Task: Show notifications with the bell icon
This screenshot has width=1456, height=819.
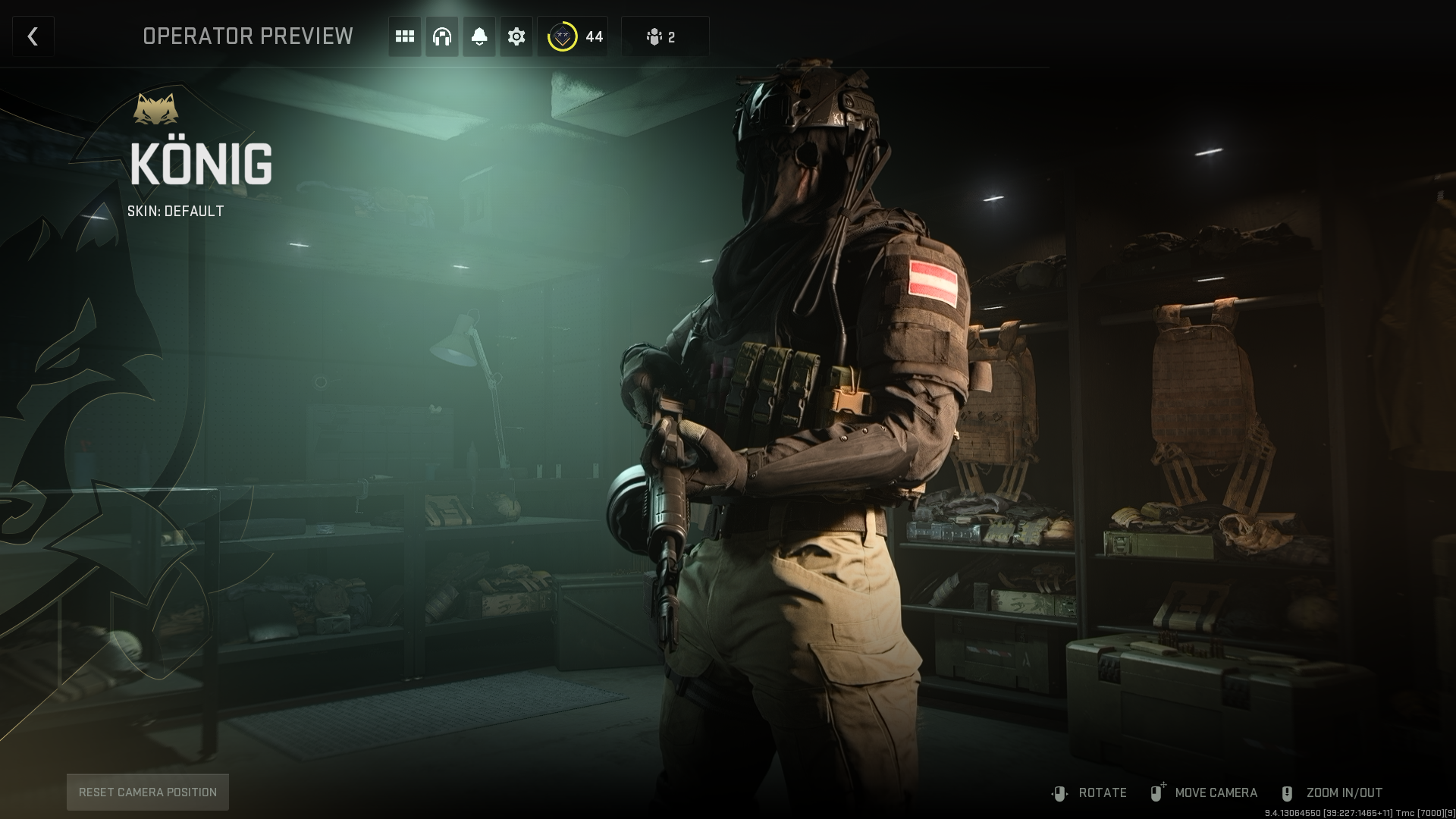Action: click(479, 36)
